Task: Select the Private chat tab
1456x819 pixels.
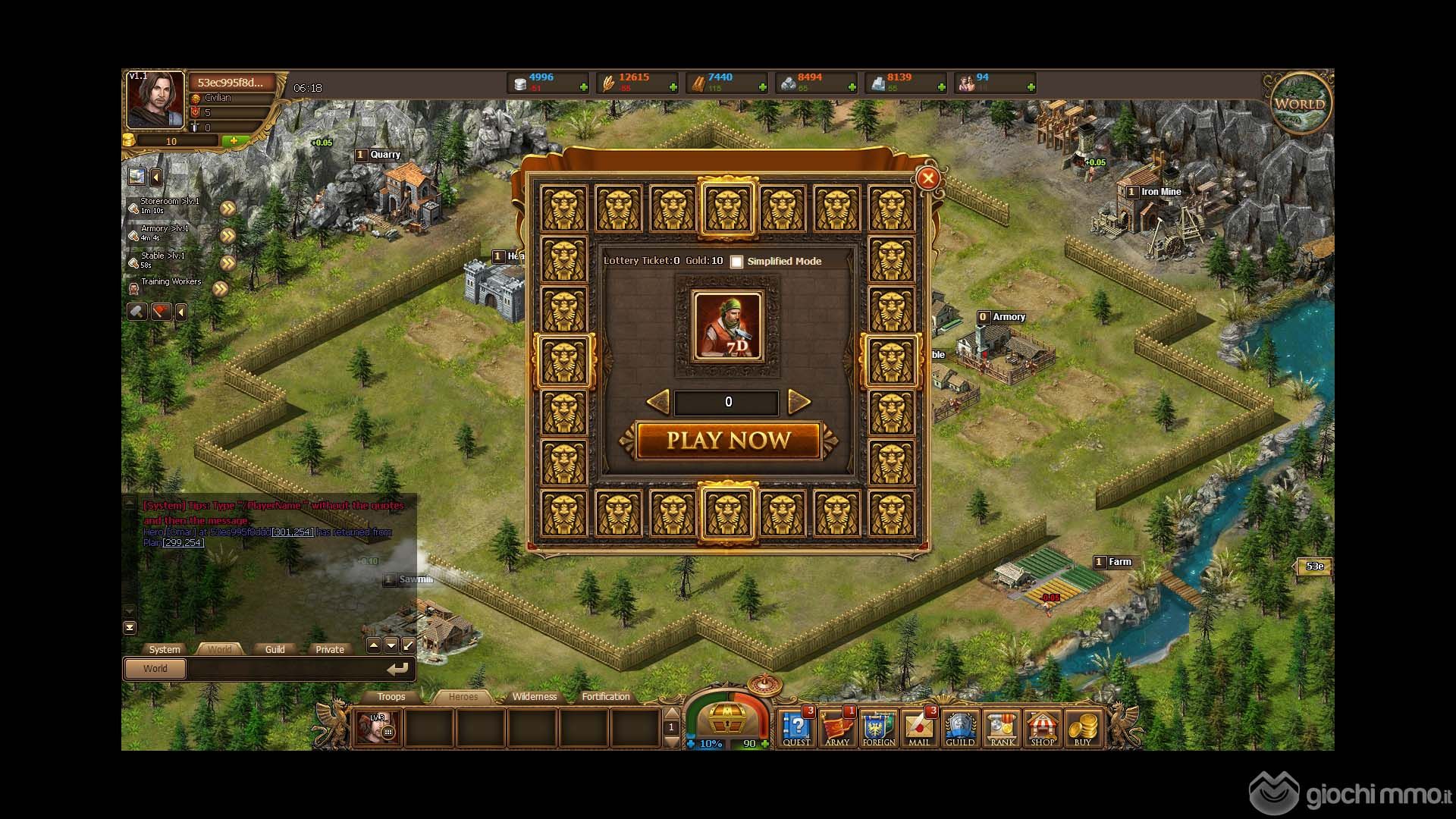Action: pyautogui.click(x=329, y=649)
